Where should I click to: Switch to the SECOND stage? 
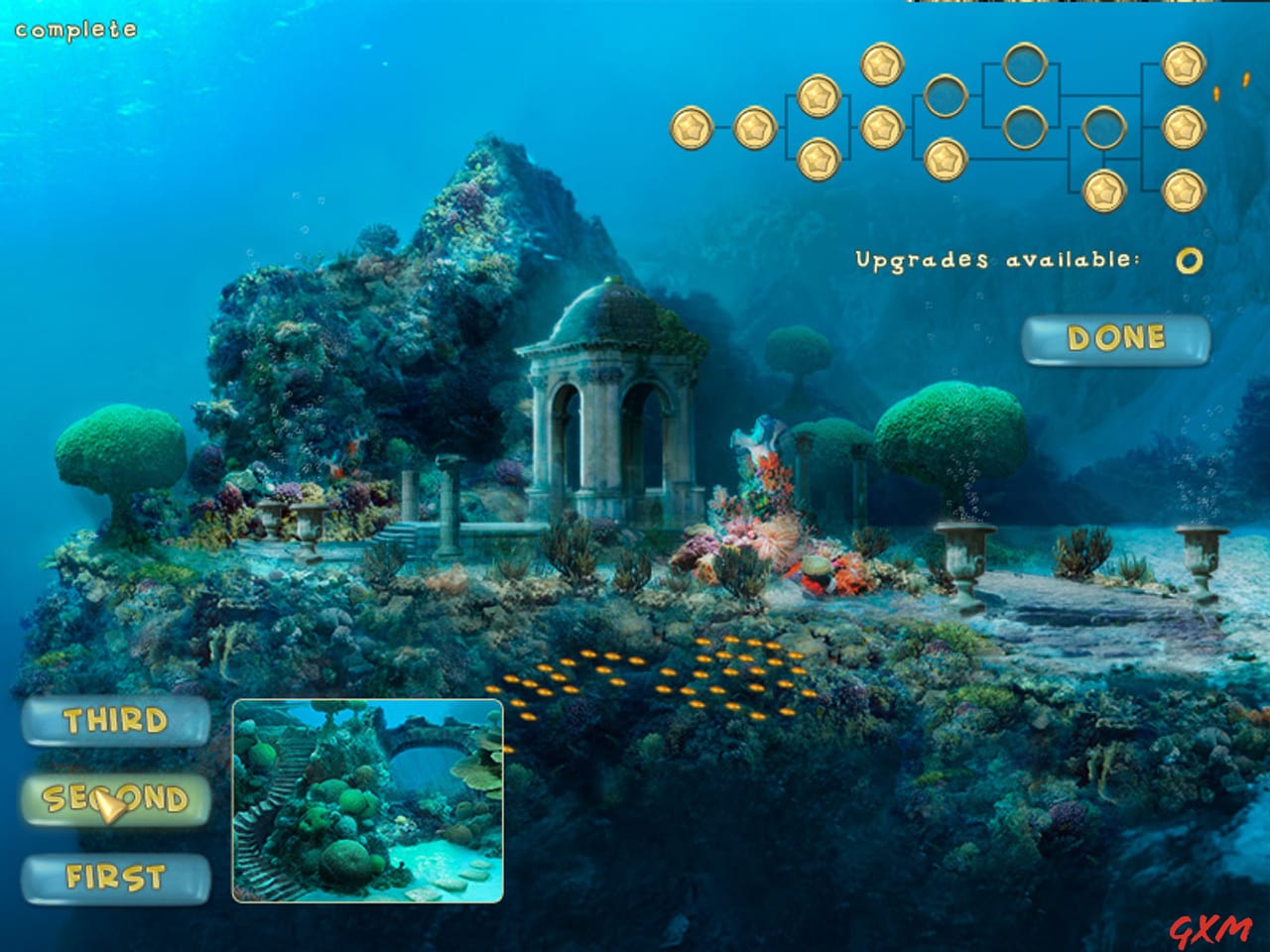click(119, 796)
